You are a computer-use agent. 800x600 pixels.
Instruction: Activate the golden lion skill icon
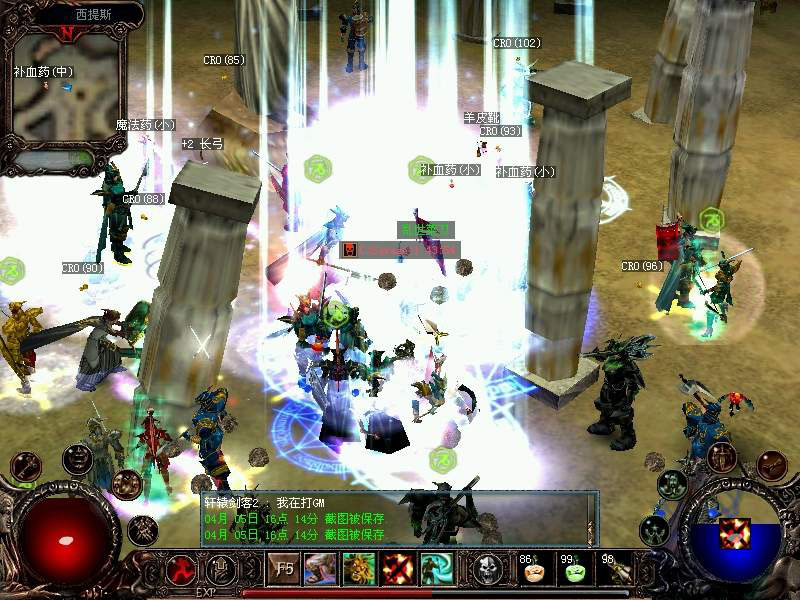pyautogui.click(x=359, y=570)
